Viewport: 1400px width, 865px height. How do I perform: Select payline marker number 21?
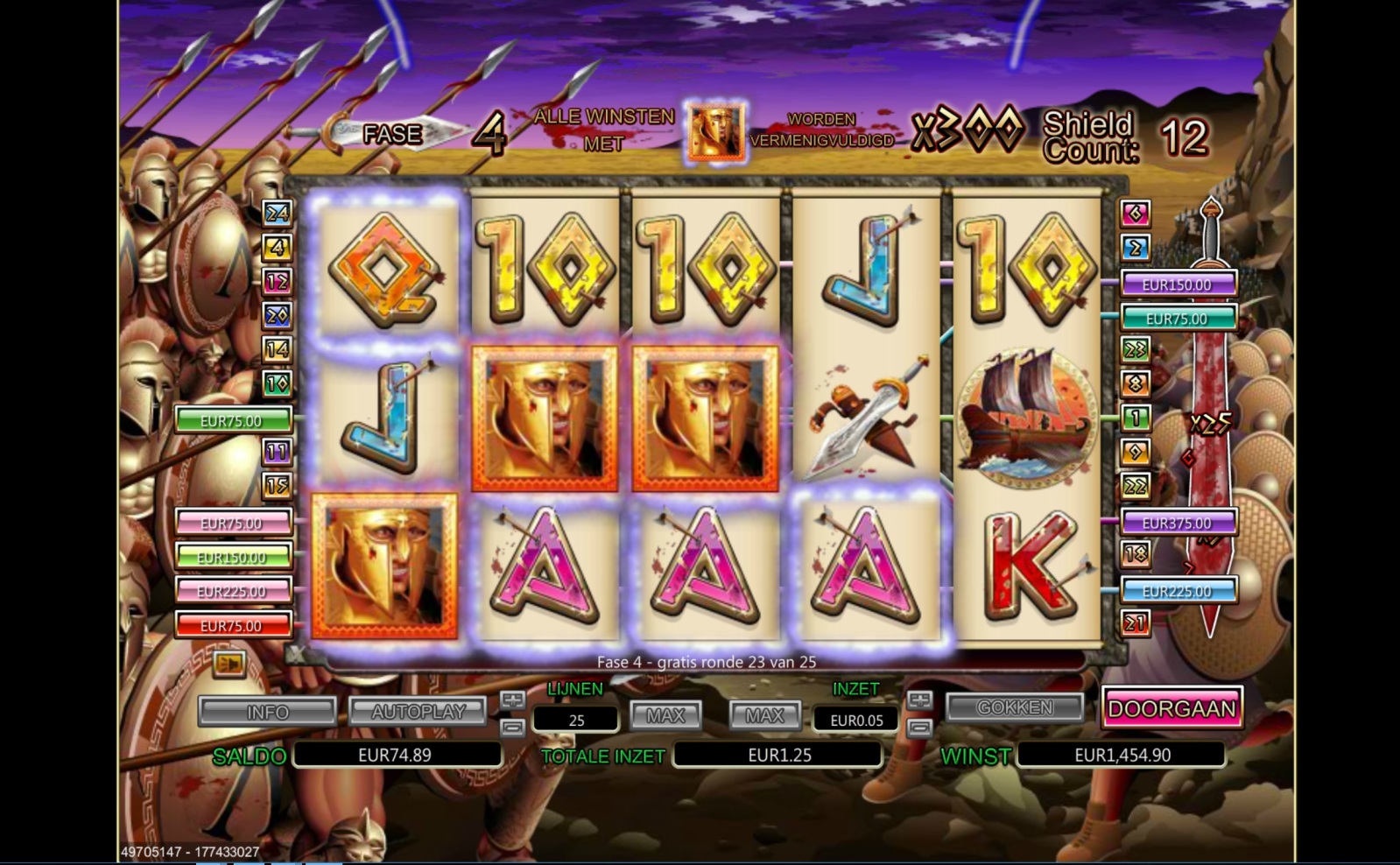click(1136, 623)
